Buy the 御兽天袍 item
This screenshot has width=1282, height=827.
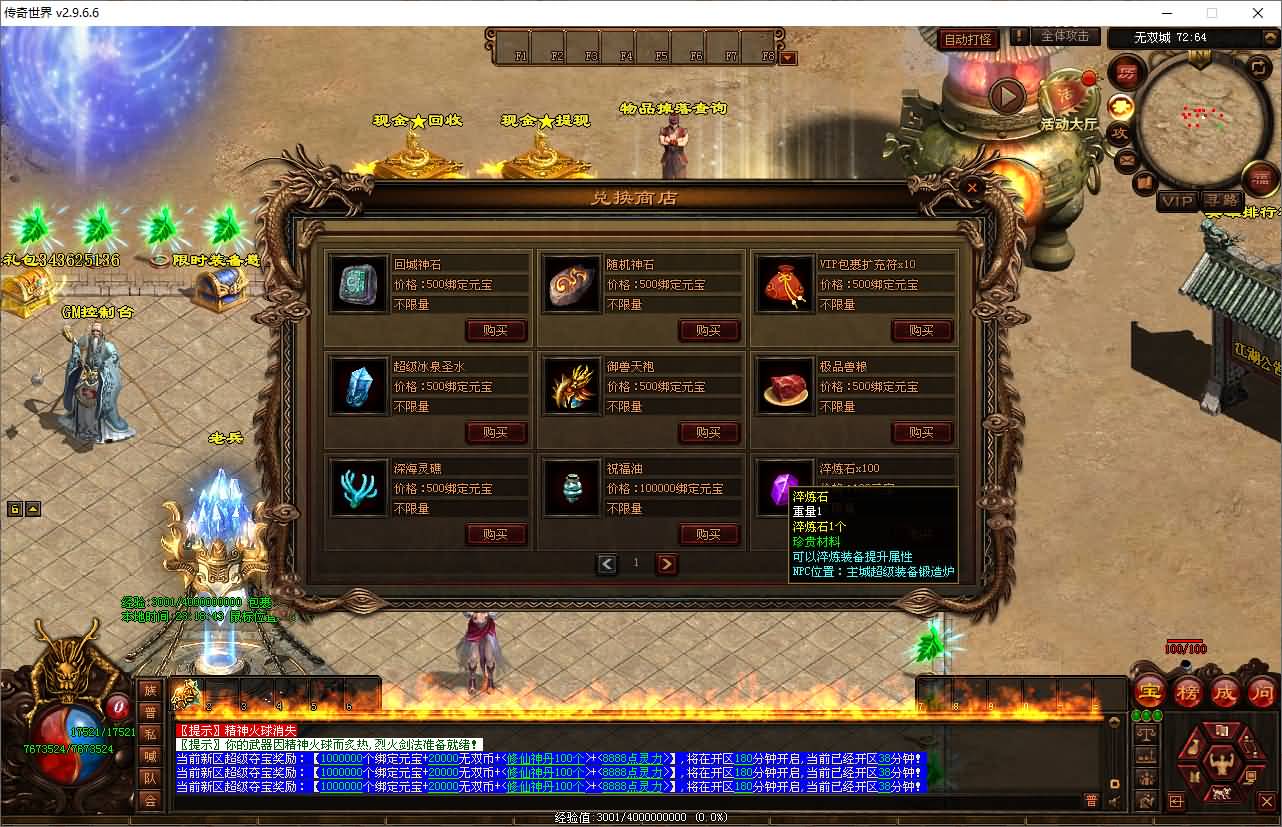(708, 432)
